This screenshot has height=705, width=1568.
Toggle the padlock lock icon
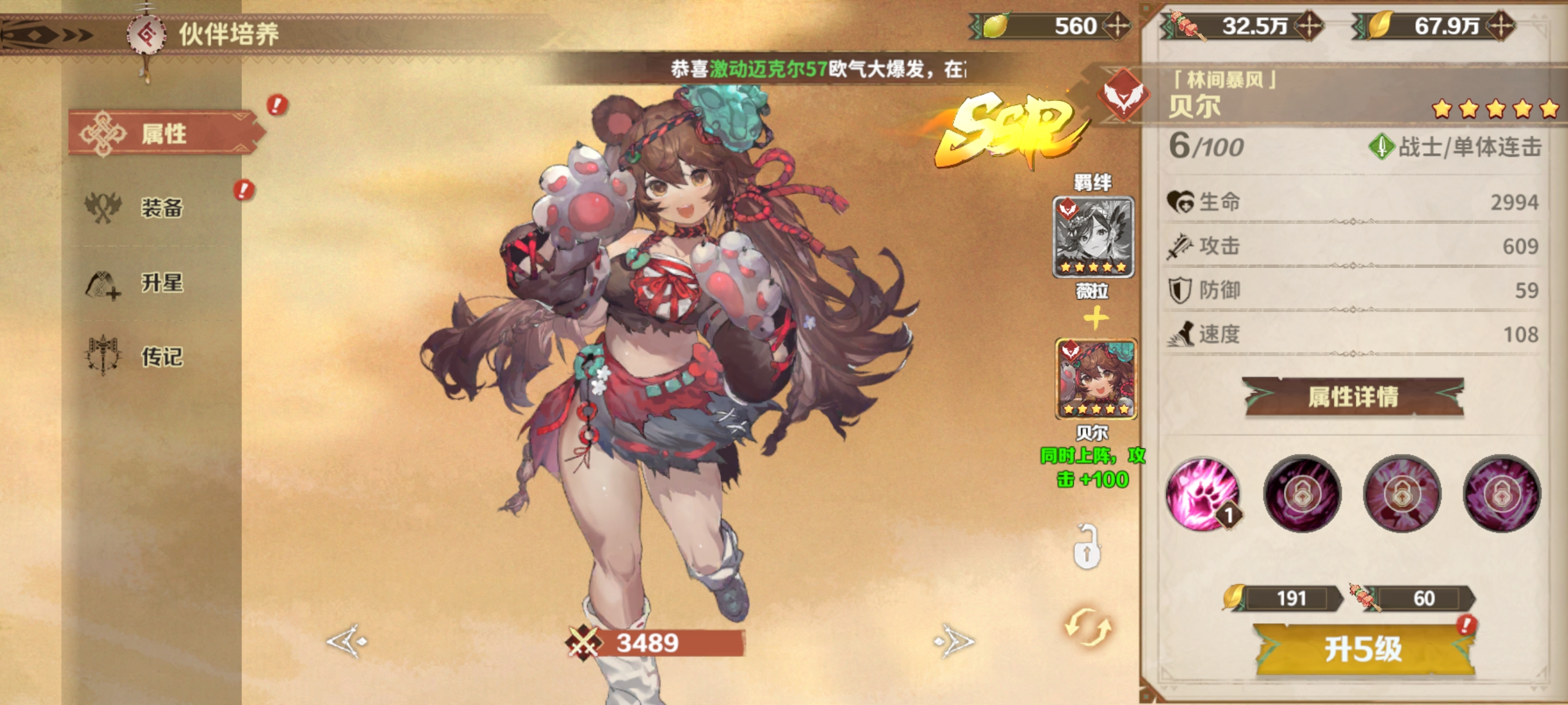click(x=1086, y=548)
